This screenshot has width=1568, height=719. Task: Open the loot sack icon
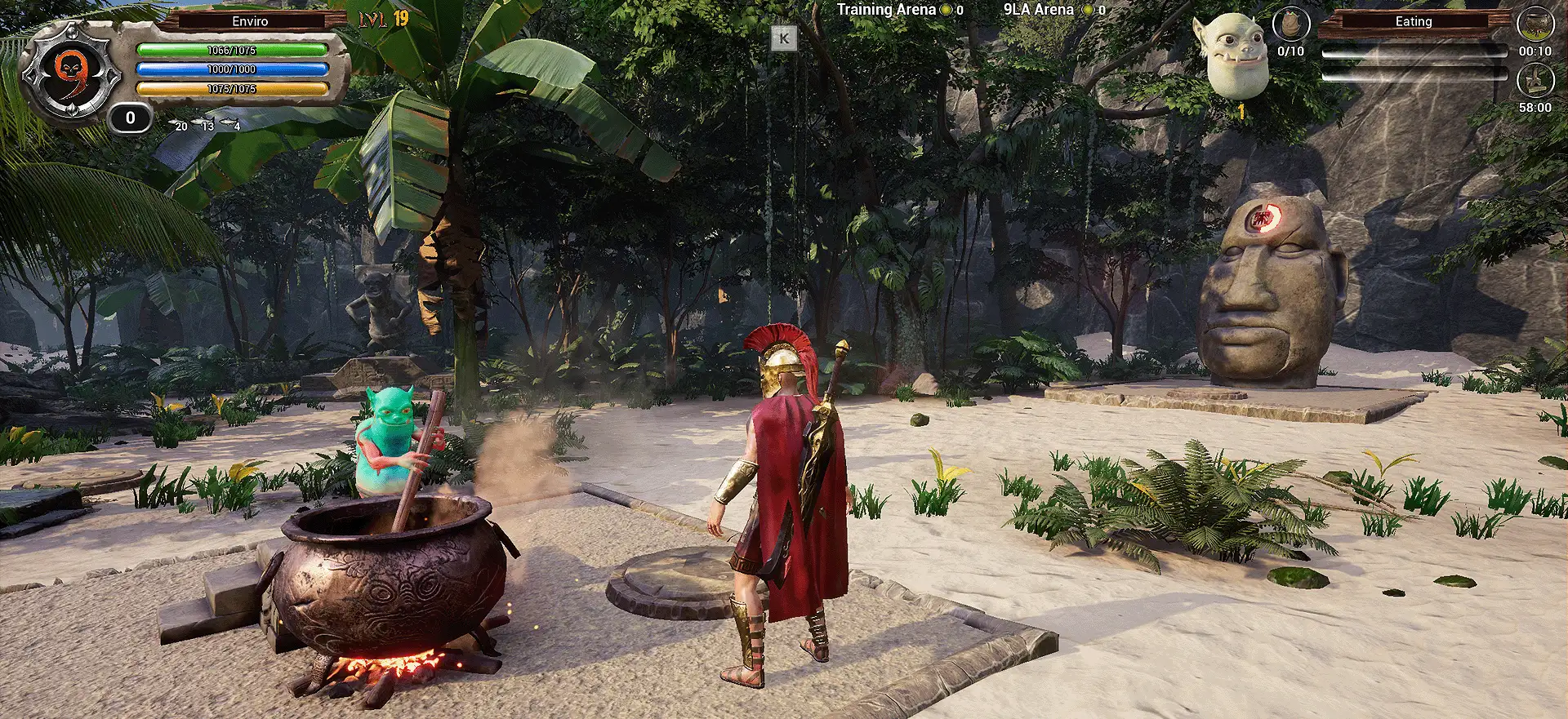click(x=1290, y=25)
